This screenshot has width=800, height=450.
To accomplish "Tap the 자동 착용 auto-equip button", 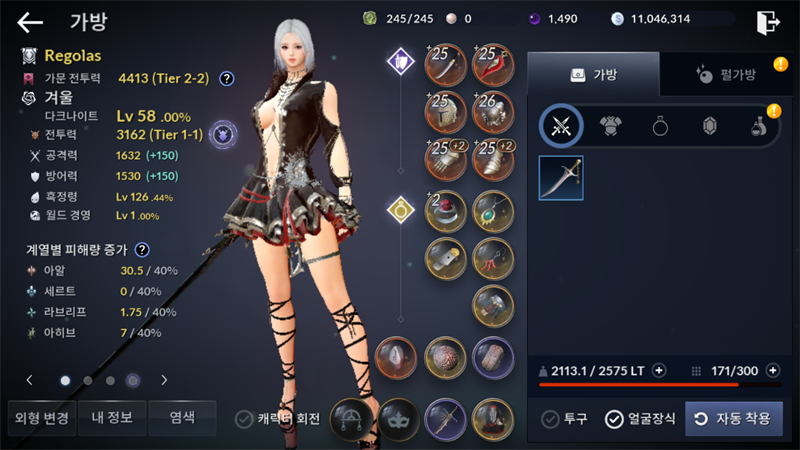I will pyautogui.click(x=734, y=419).
